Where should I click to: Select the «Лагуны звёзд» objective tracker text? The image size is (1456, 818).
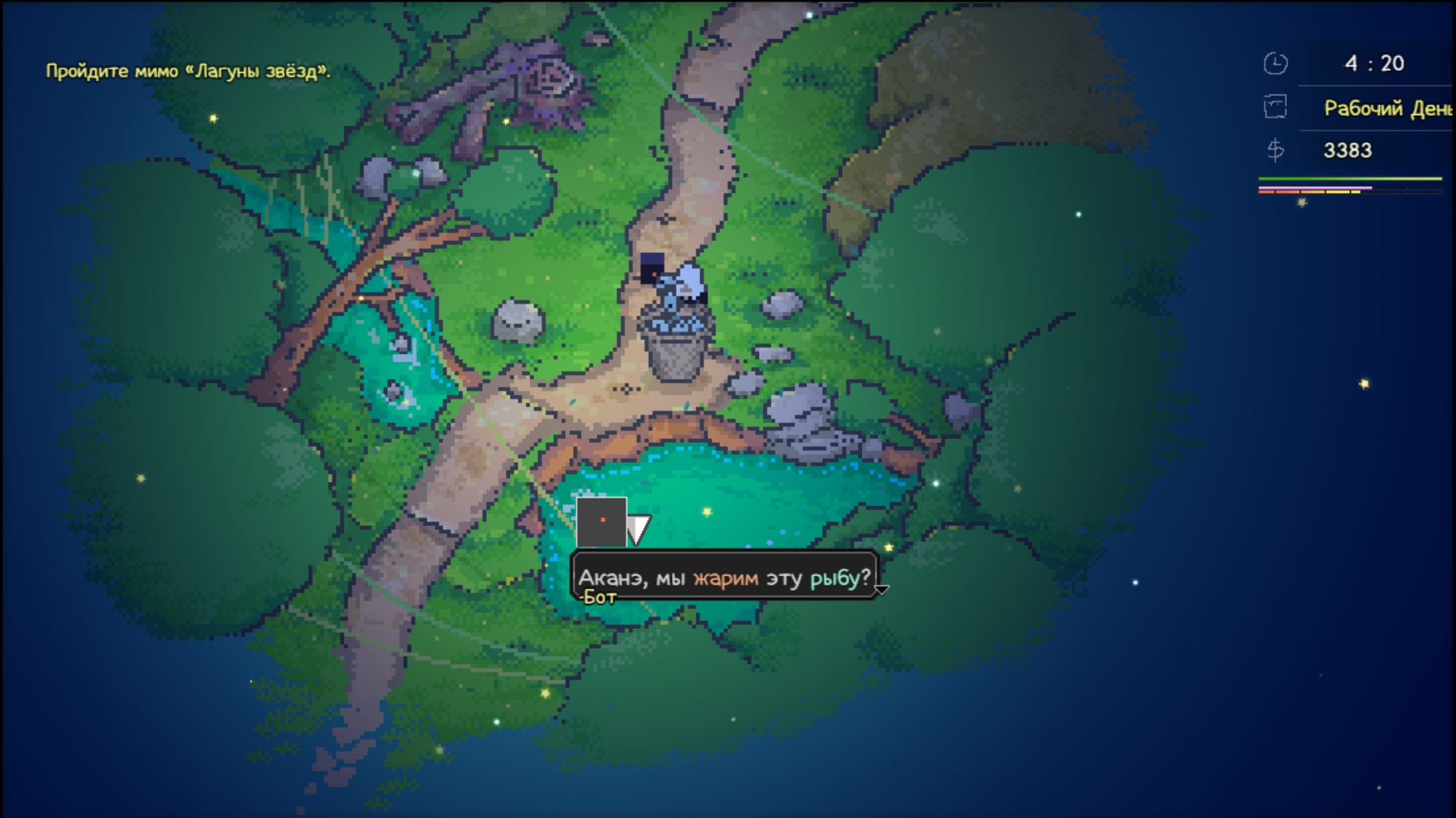(188, 72)
